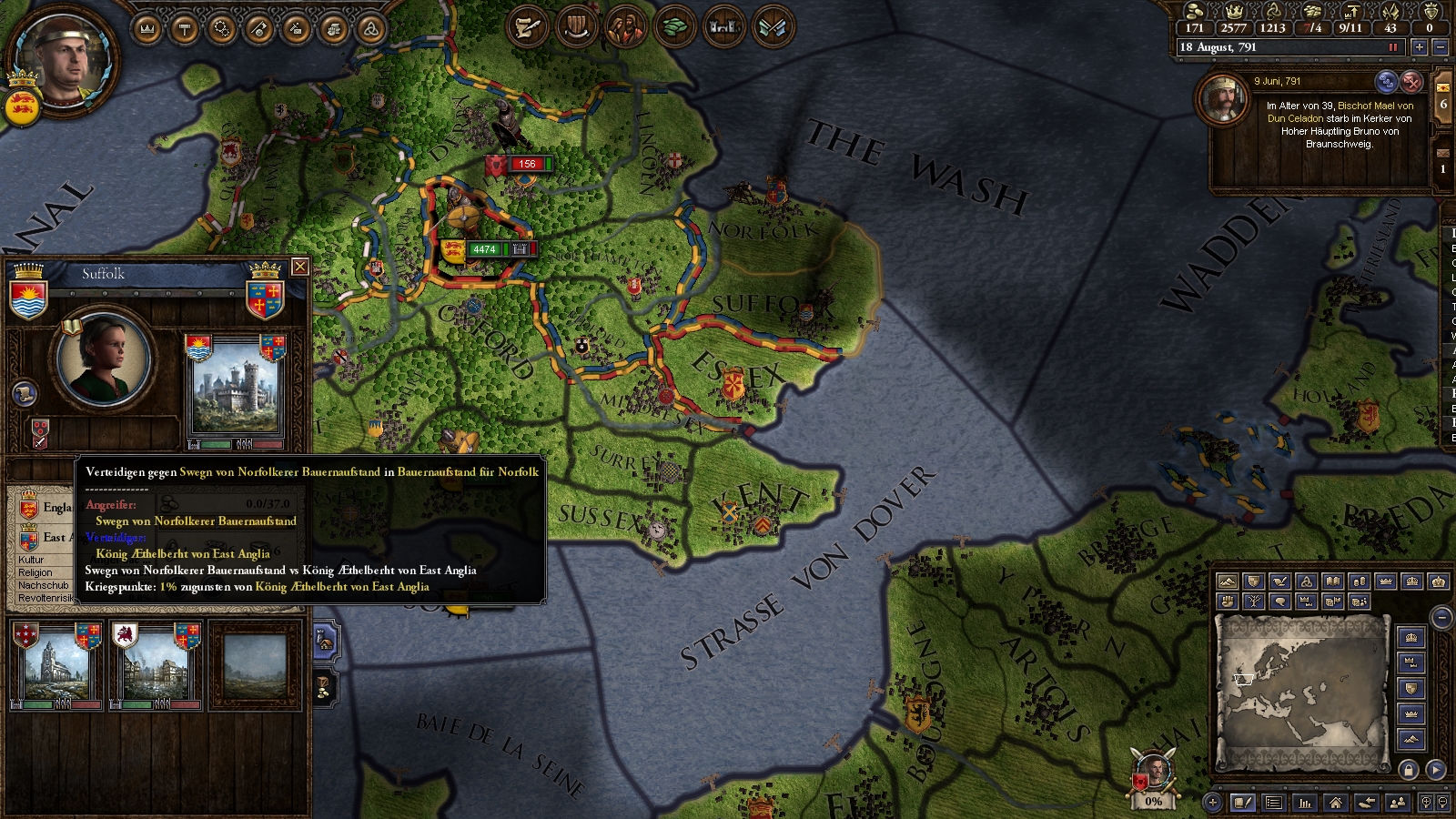Open the ledger bar-chart button
This screenshot has height=819, width=1456.
point(1305,803)
